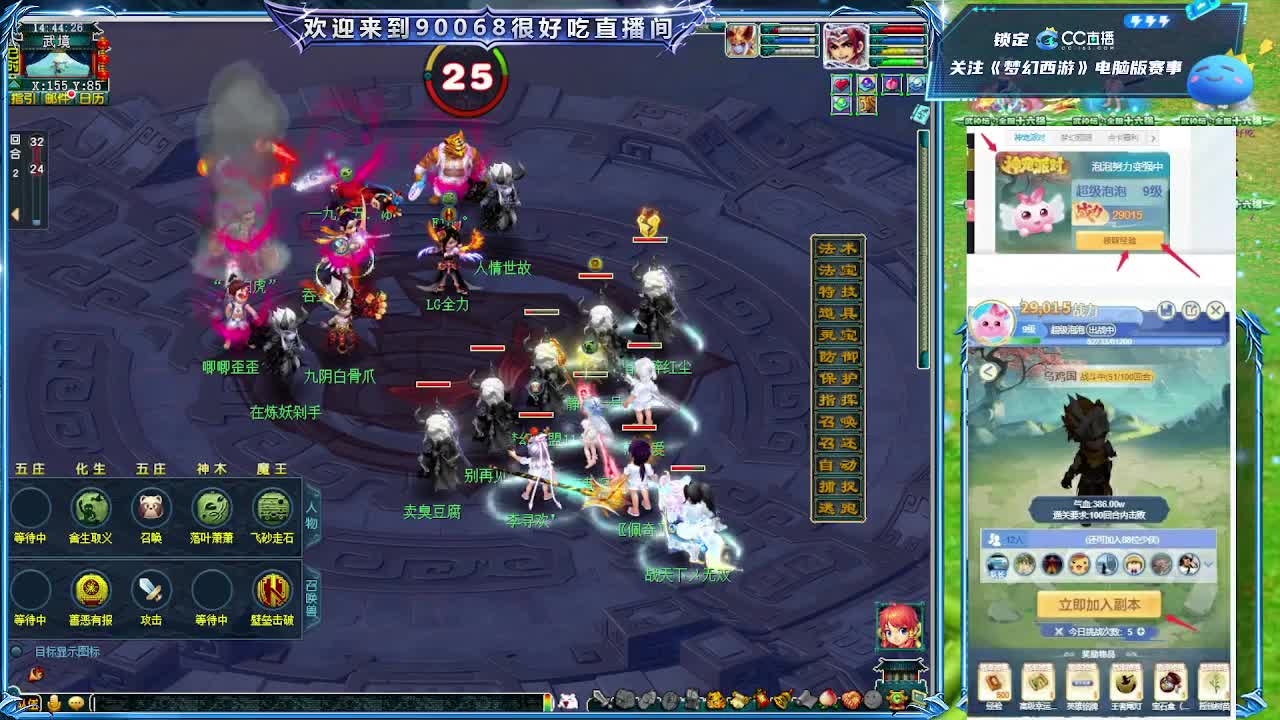Screen dimensions: 1280x720
Task: Open the 邮件 mail icon below the minimap
Action: [56, 98]
